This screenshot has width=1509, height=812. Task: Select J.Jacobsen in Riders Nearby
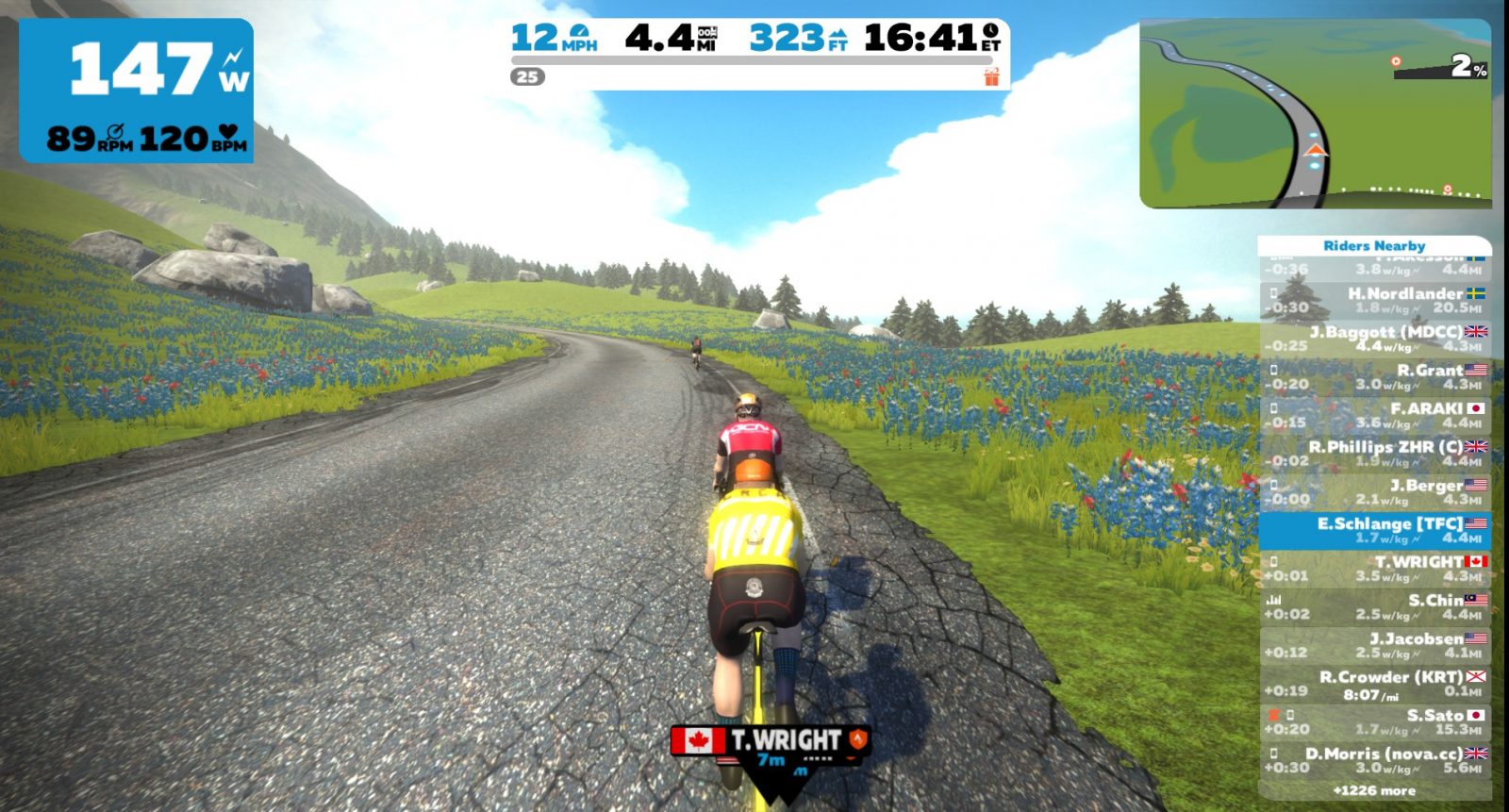(x=1375, y=645)
